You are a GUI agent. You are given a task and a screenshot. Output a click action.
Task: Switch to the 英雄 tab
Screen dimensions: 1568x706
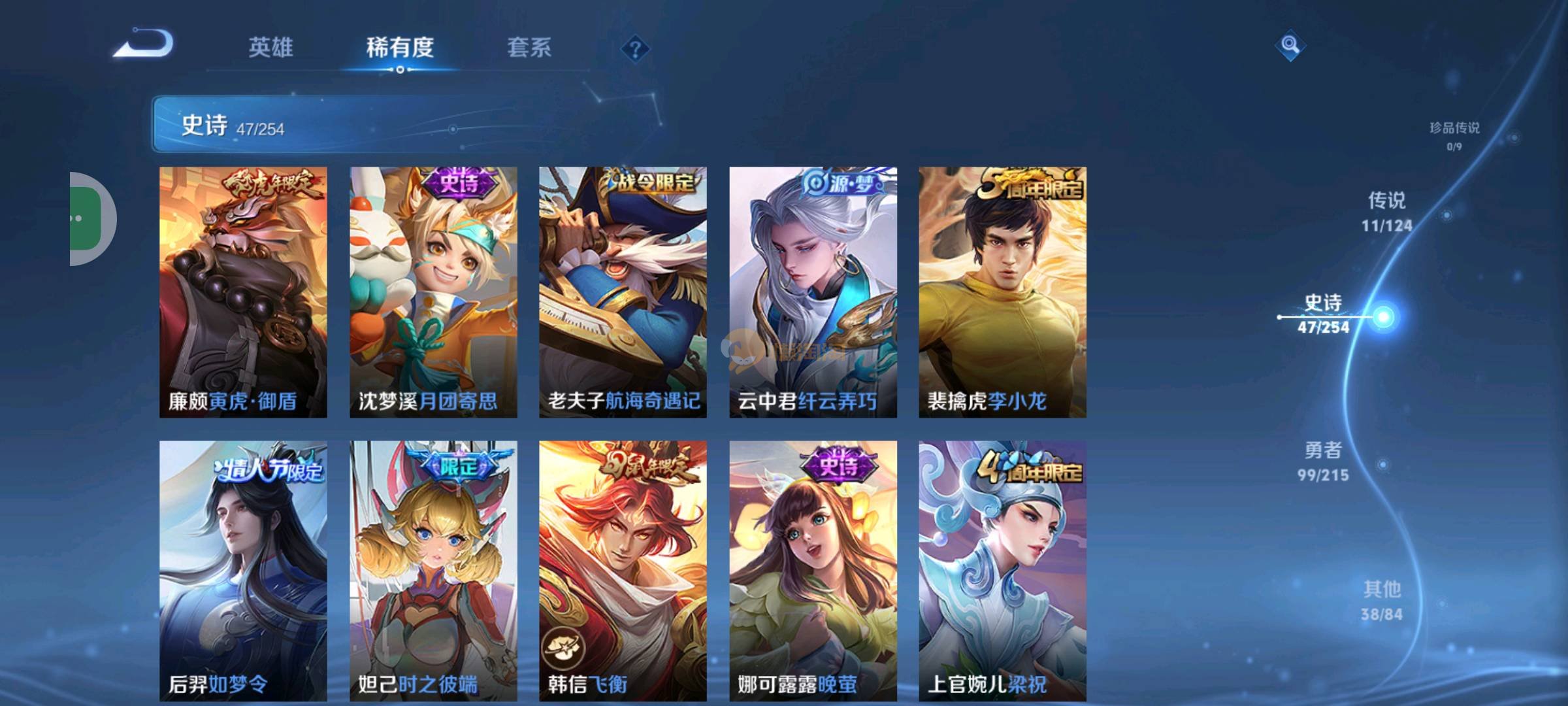(270, 48)
